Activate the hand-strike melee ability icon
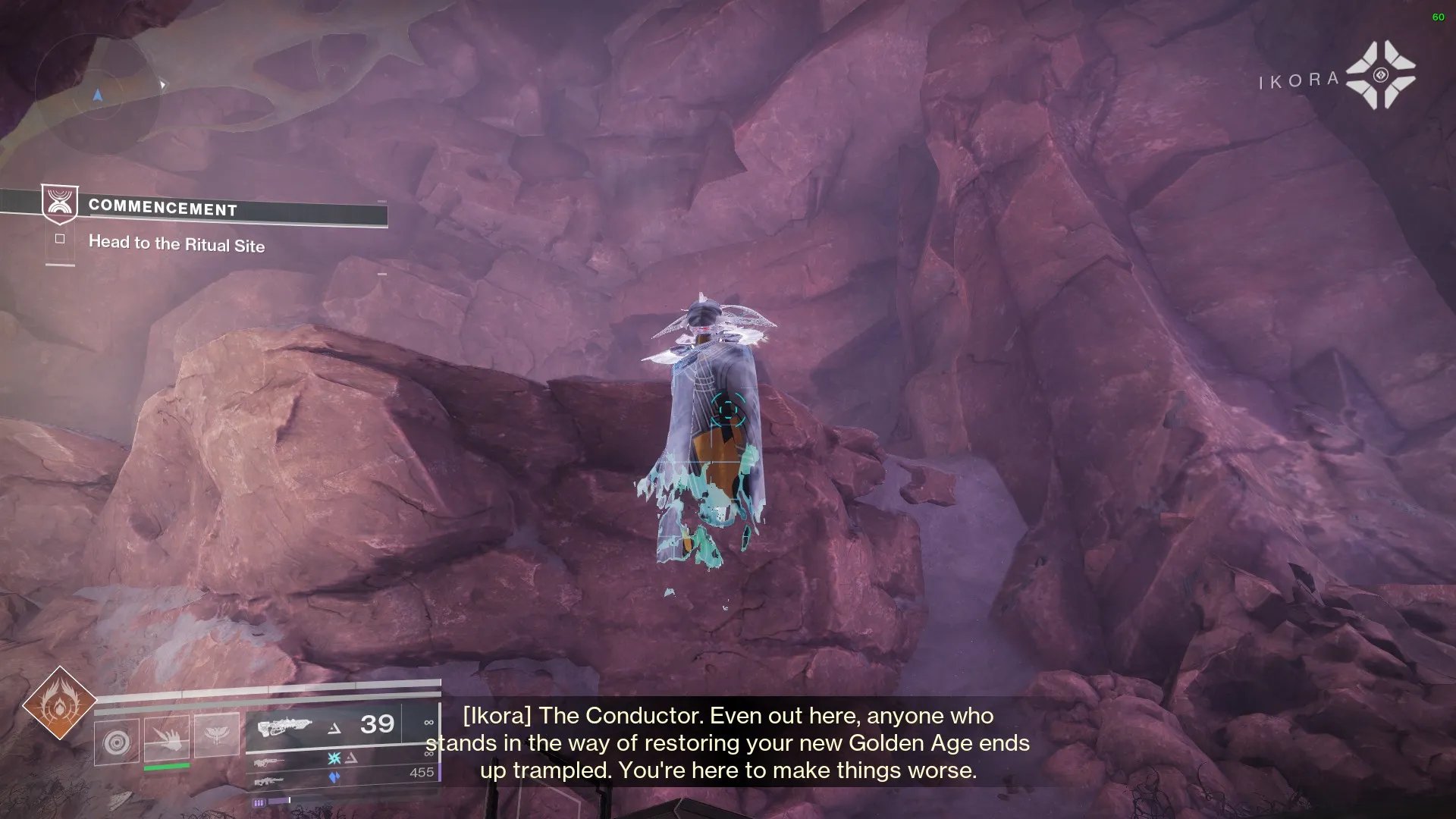Viewport: 1456px width, 819px height. click(166, 737)
